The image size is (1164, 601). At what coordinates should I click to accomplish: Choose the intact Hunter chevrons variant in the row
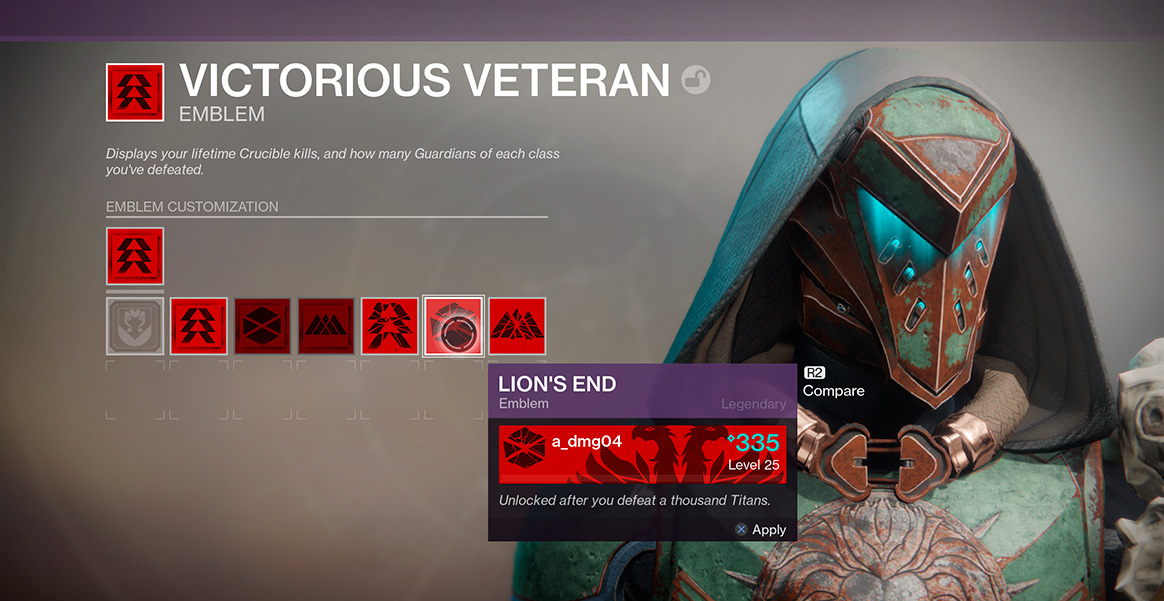(x=199, y=325)
